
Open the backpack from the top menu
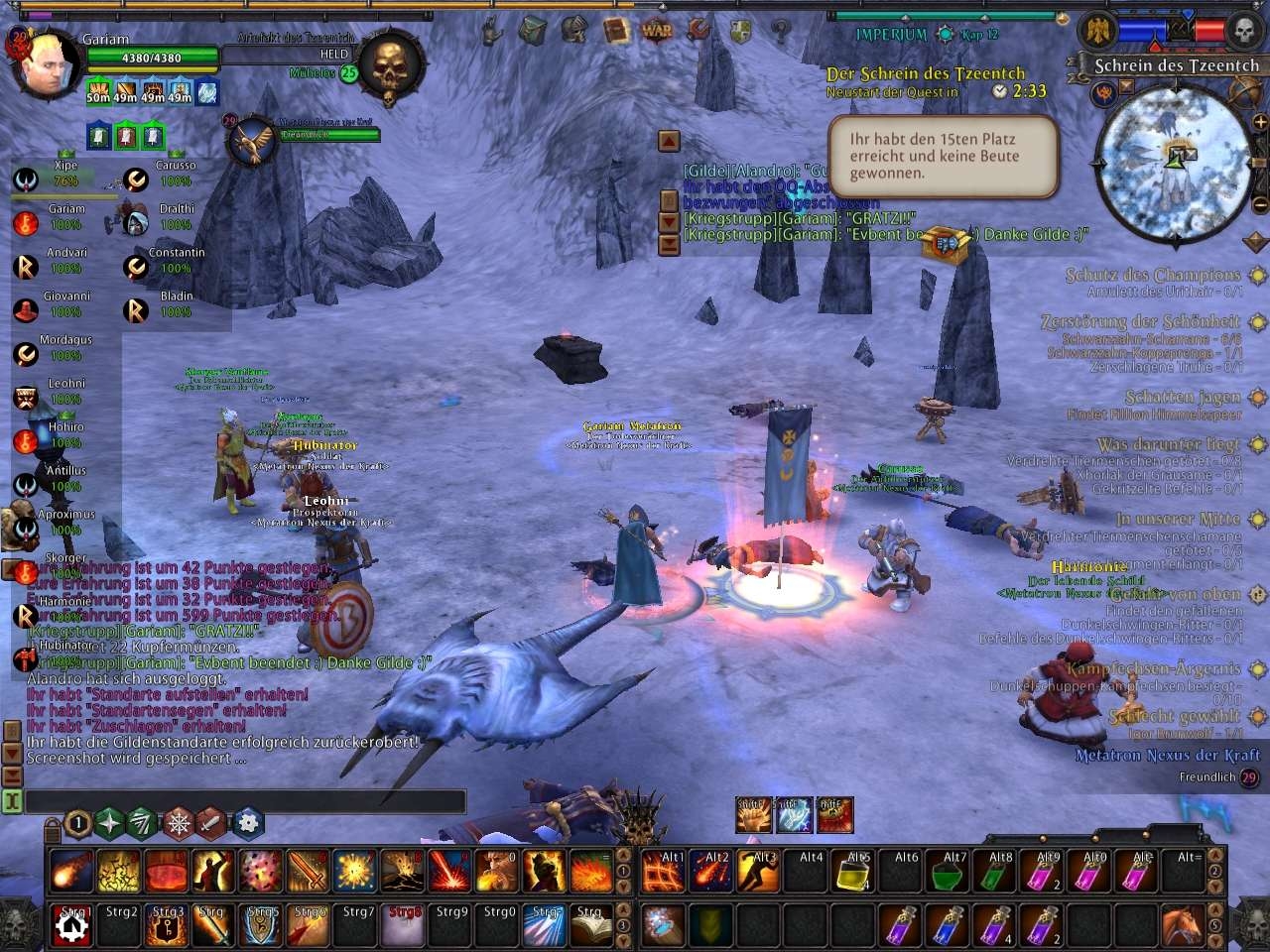[533, 30]
